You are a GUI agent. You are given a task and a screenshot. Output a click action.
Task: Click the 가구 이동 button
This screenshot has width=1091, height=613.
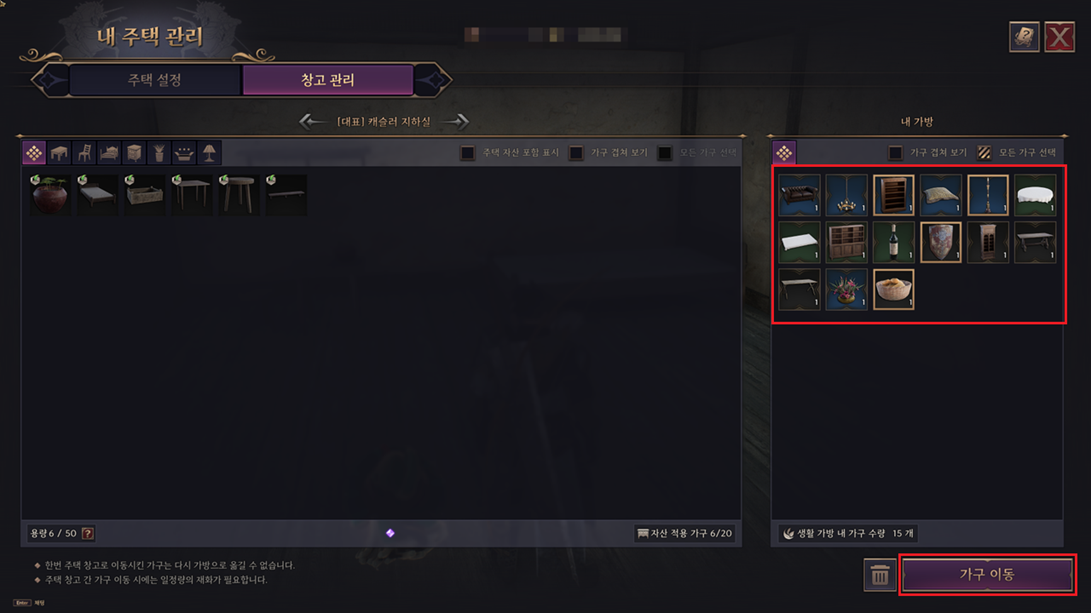pyautogui.click(x=987, y=575)
